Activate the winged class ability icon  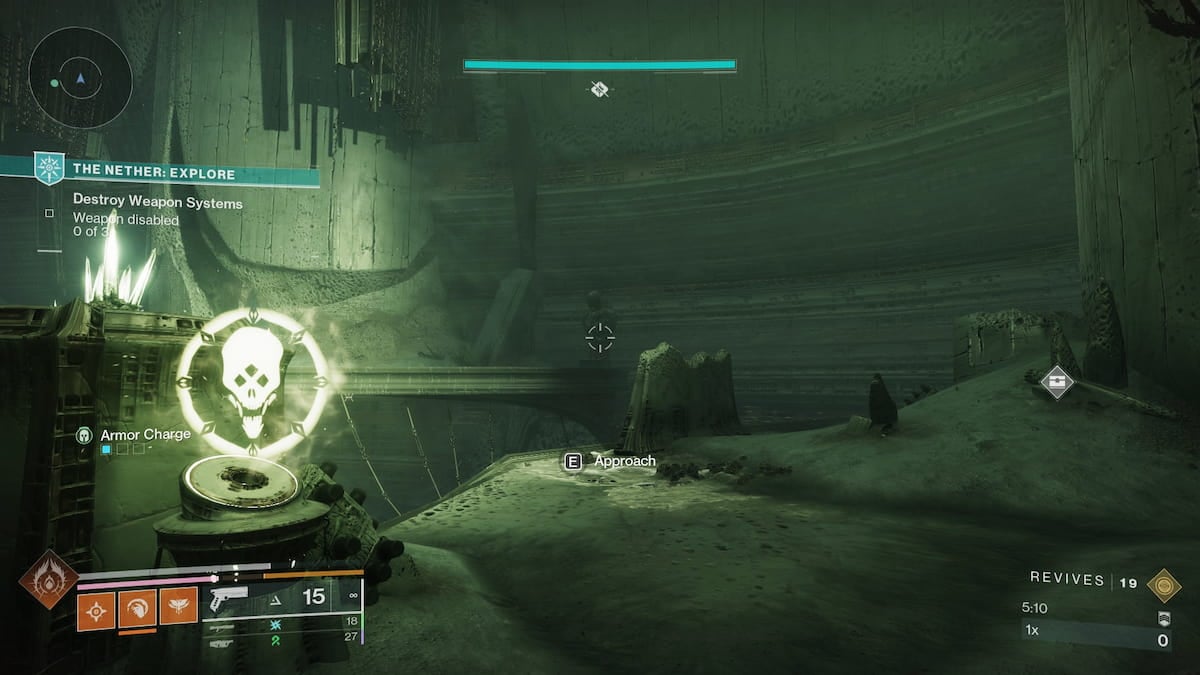click(x=178, y=607)
